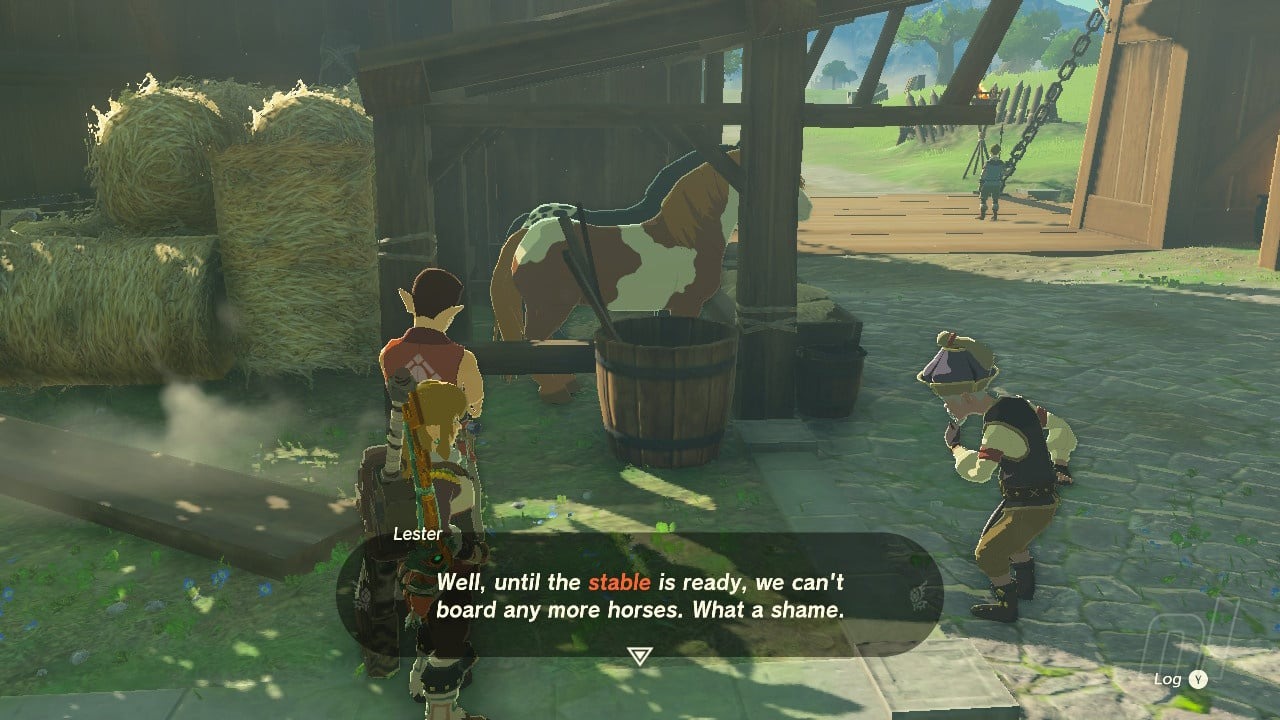1280x720 pixels.
Task: Click Lester's dialogue box about the stable
Action: (640, 595)
